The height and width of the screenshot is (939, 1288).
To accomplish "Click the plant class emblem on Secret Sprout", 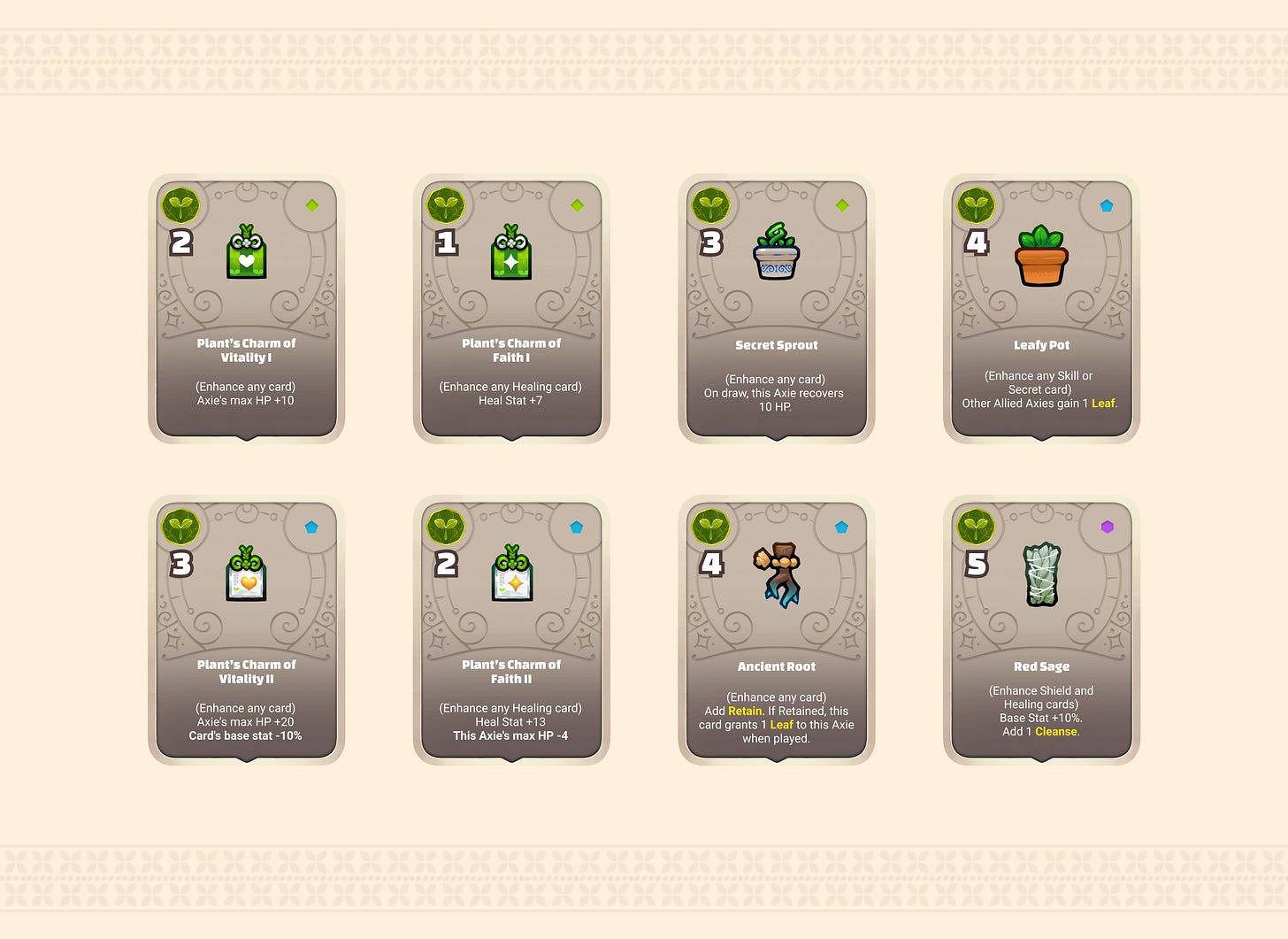I will 713,204.
